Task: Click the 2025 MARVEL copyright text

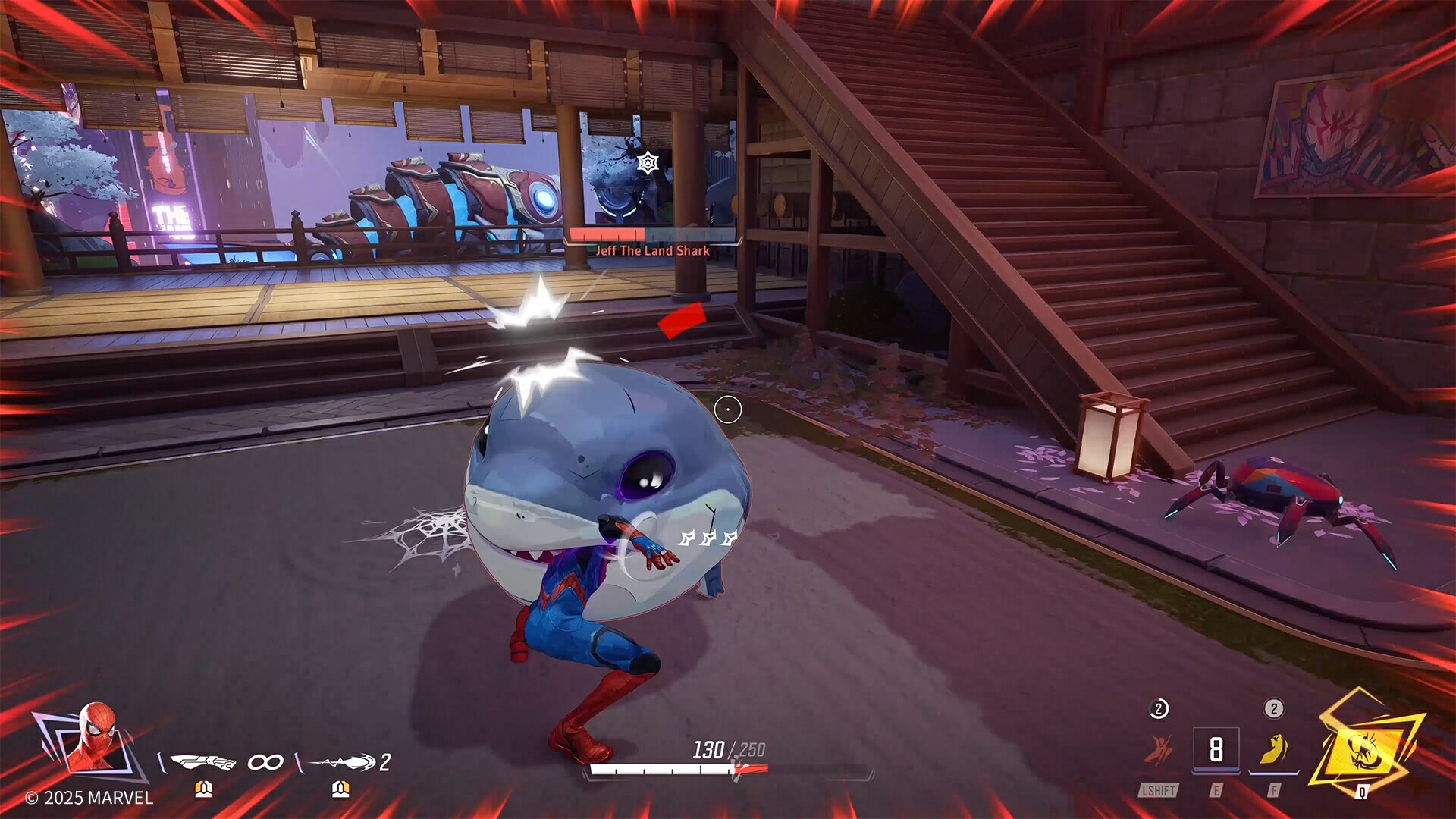Action: click(87, 796)
